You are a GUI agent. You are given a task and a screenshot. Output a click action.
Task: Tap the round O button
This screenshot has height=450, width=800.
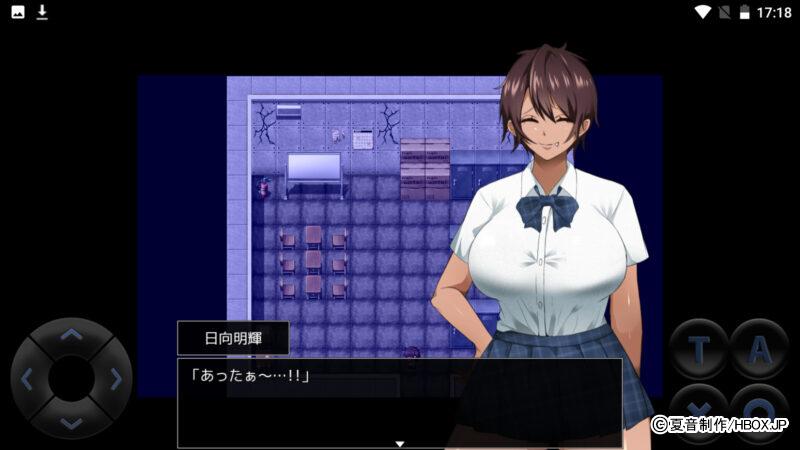pyautogui.click(x=760, y=408)
